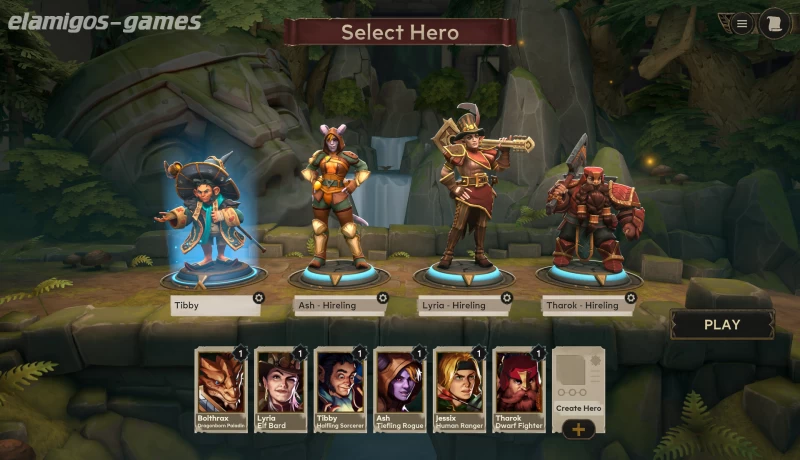800x460 pixels.
Task: Open the gear on Lyria - Hireling nameplate
Action: tap(506, 298)
